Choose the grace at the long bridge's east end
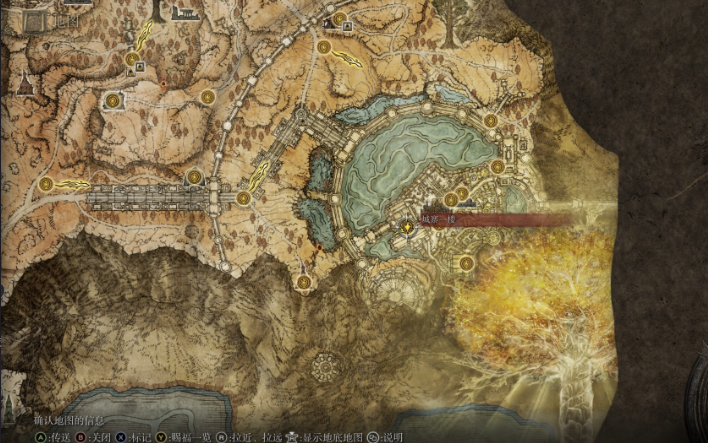The image size is (708, 443). pos(194,177)
